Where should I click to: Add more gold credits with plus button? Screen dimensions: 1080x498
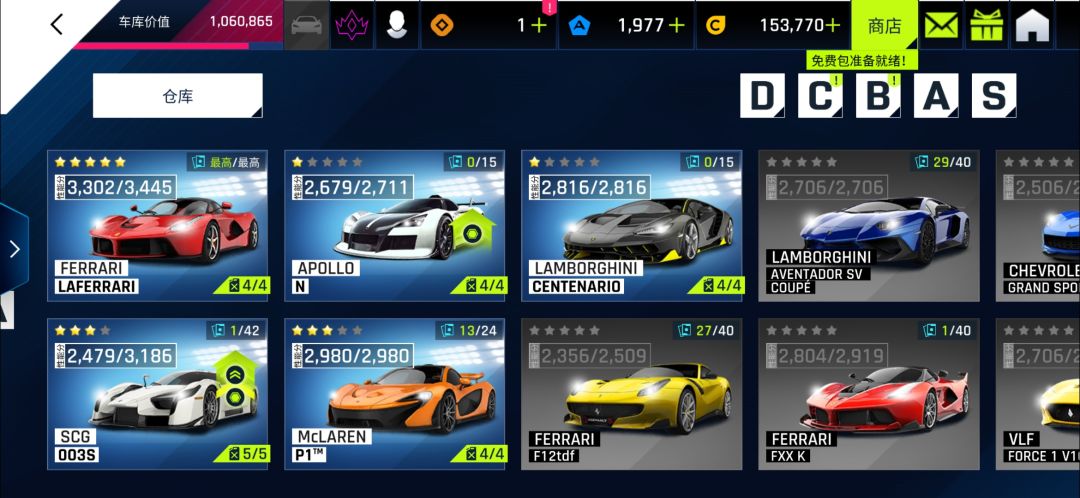[832, 25]
